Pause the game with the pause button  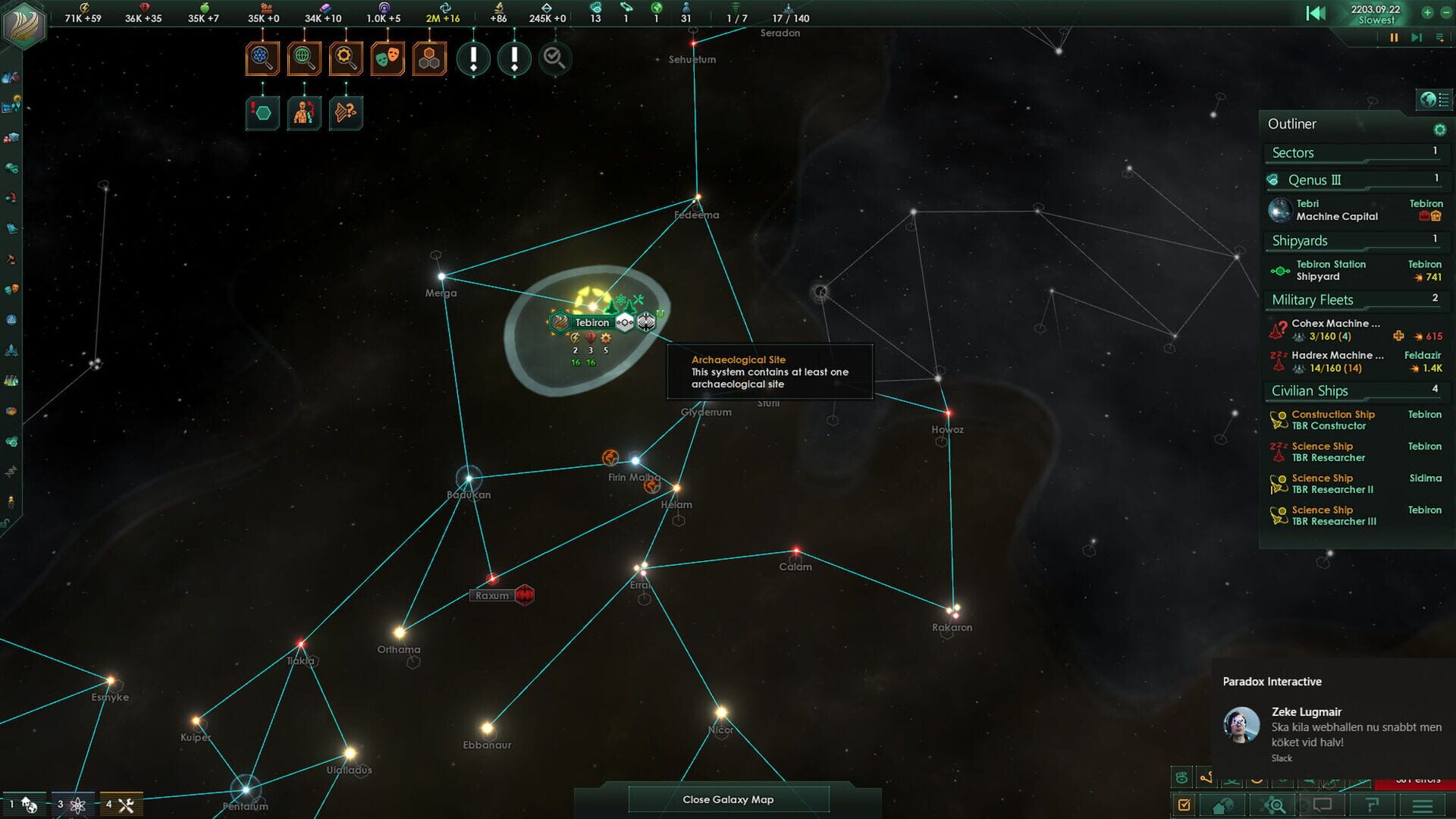1394,37
